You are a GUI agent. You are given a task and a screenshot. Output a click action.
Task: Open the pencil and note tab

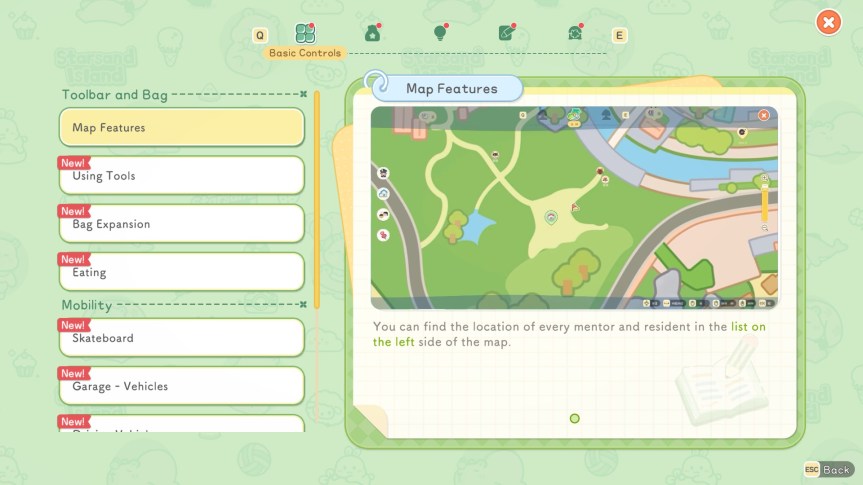pyautogui.click(x=507, y=34)
